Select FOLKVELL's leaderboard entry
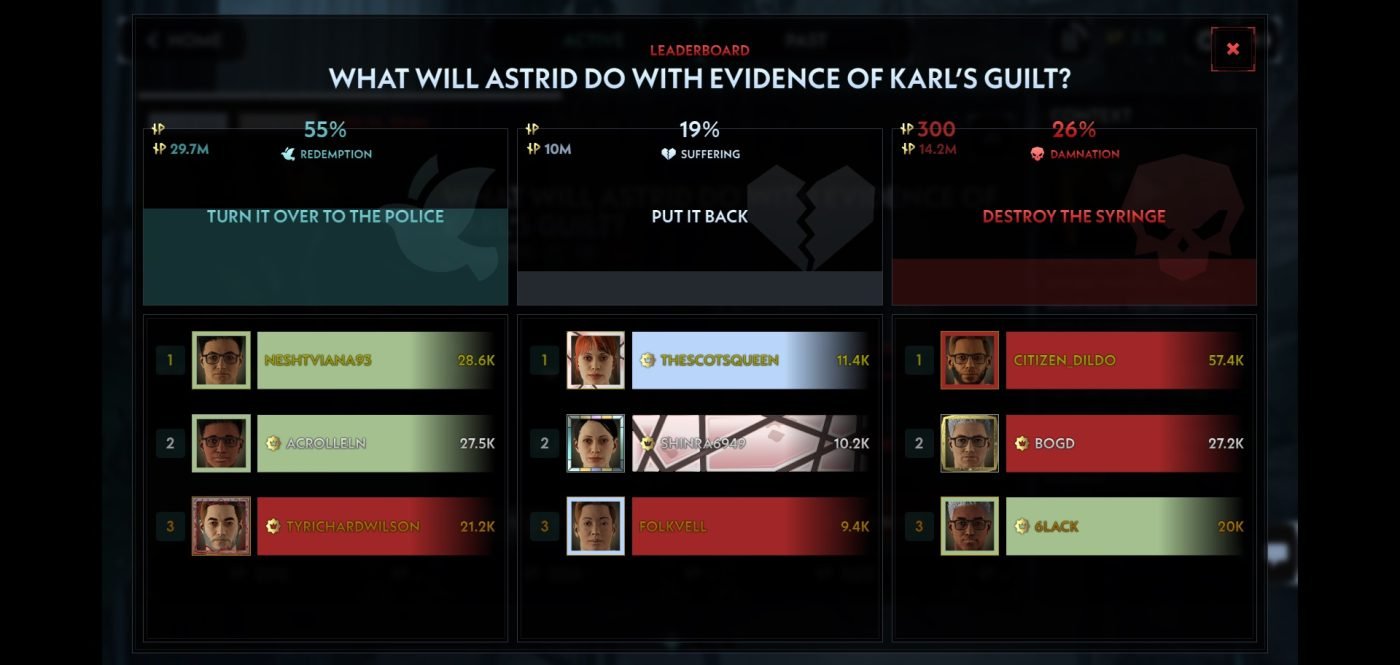 (x=750, y=526)
